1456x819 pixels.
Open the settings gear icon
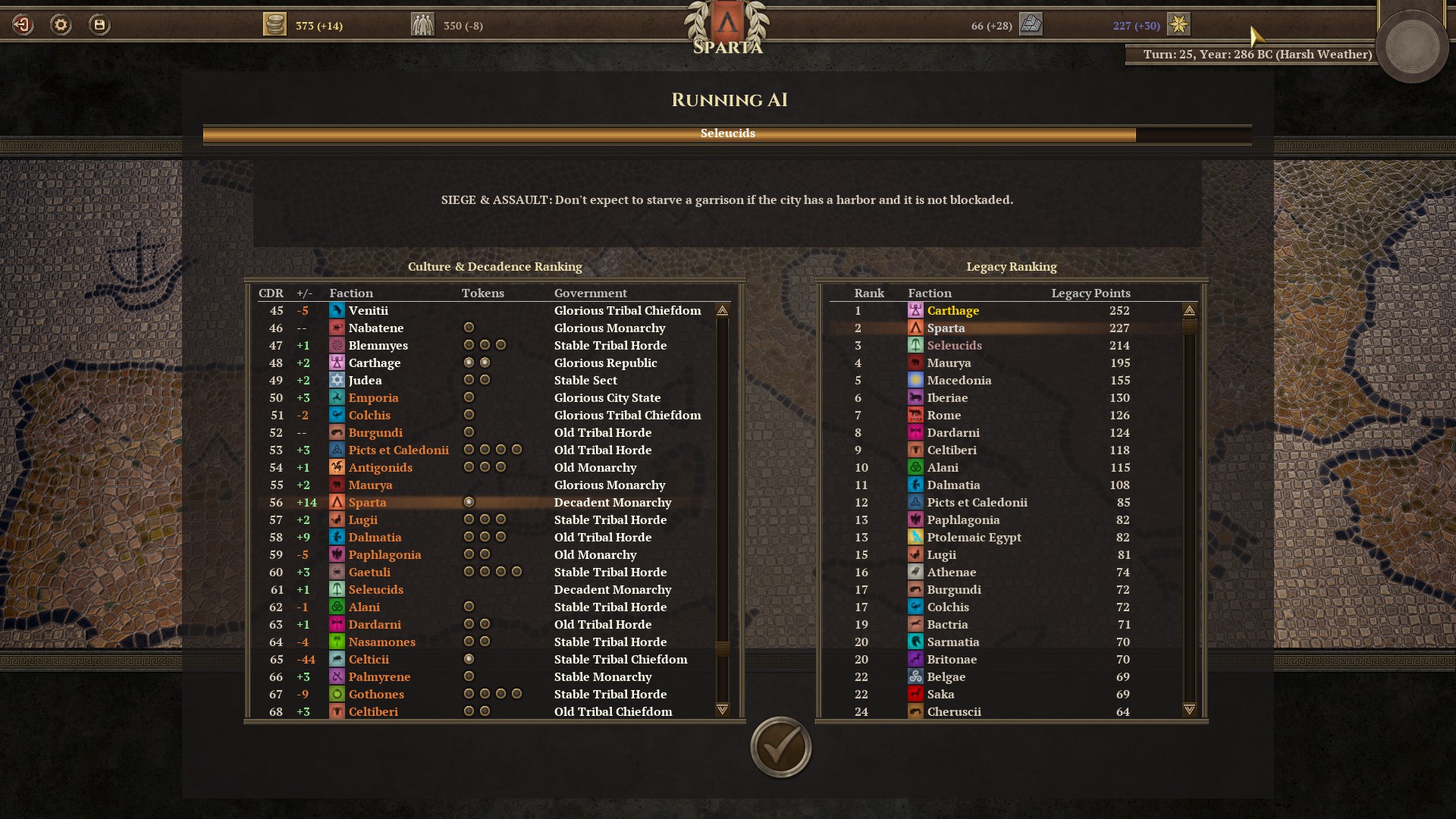tap(60, 24)
